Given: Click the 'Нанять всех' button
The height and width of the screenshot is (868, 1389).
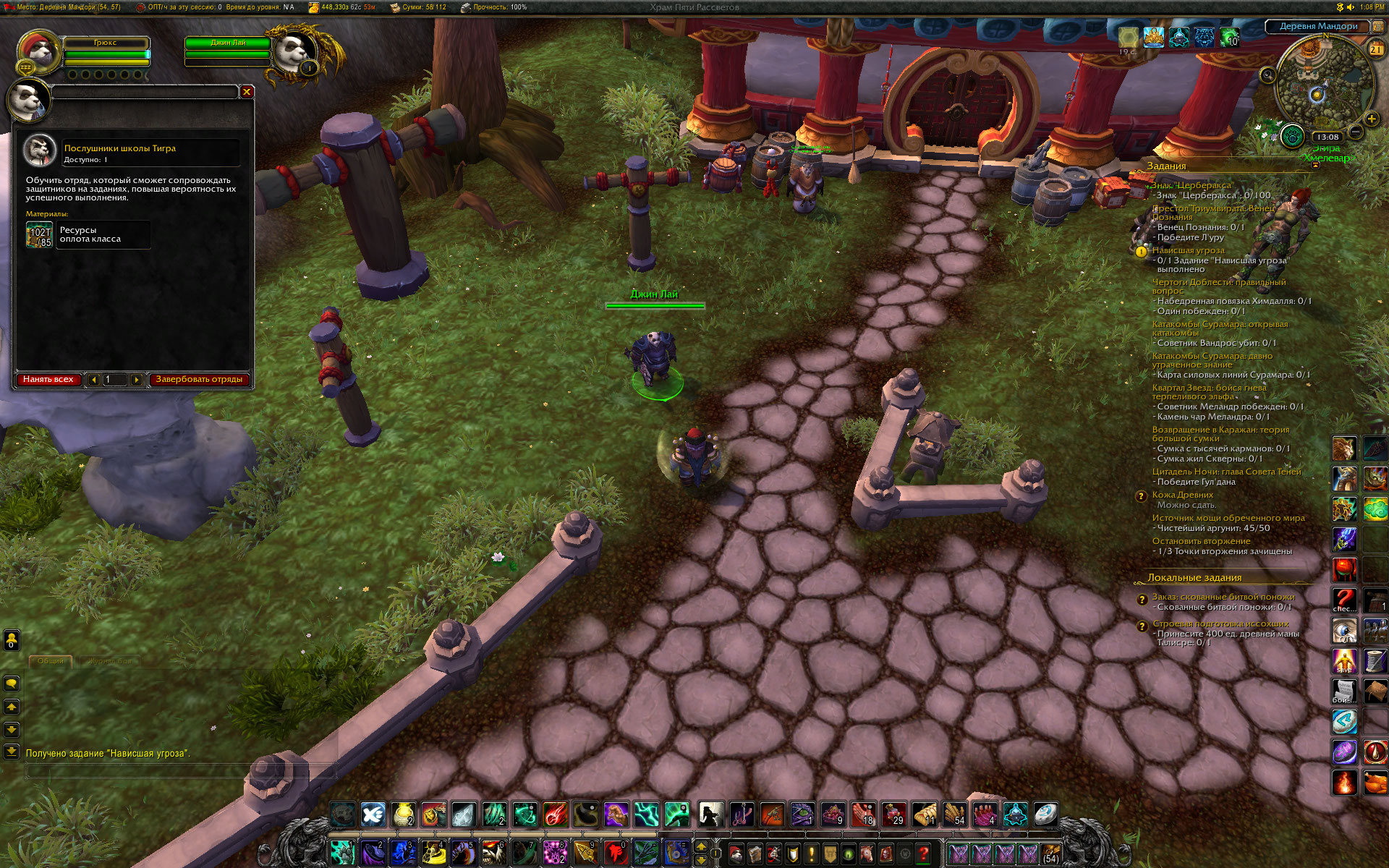Looking at the screenshot, I should (48, 379).
